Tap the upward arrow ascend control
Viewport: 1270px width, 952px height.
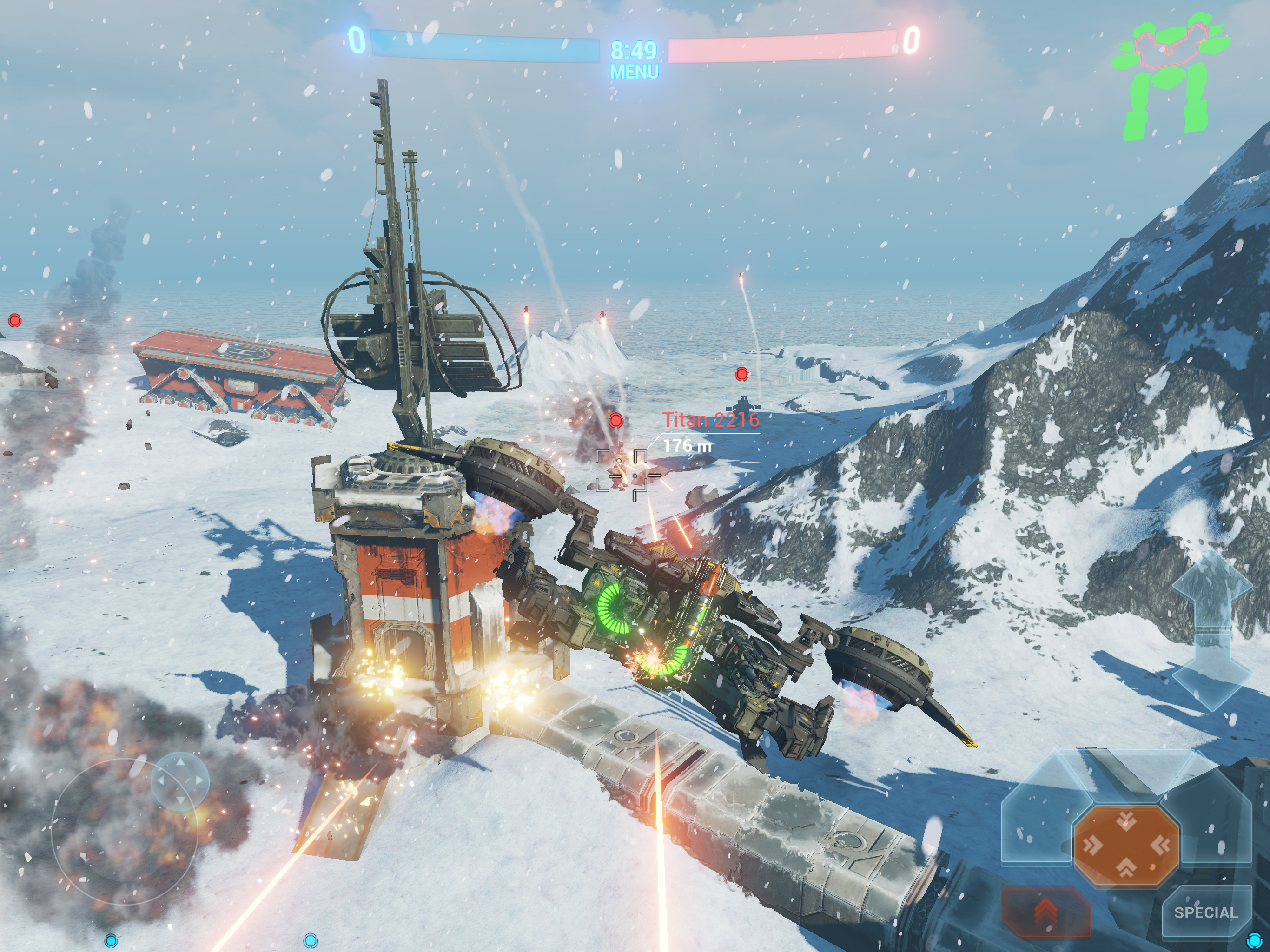pyautogui.click(x=1211, y=591)
